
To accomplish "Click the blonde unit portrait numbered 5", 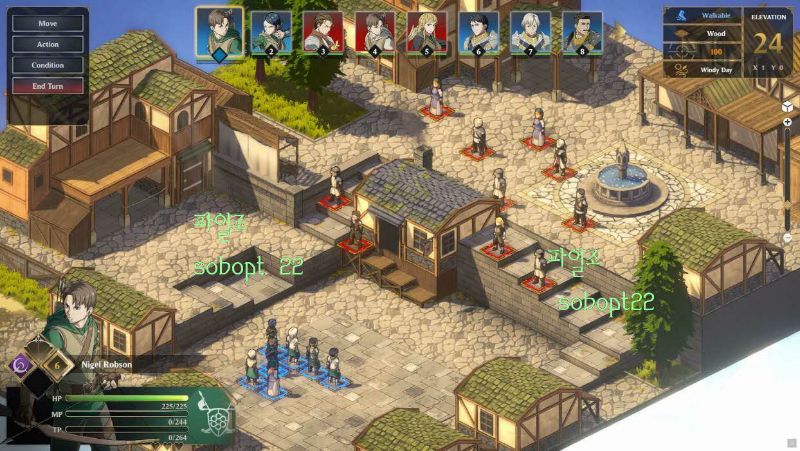I will pyautogui.click(x=426, y=32).
